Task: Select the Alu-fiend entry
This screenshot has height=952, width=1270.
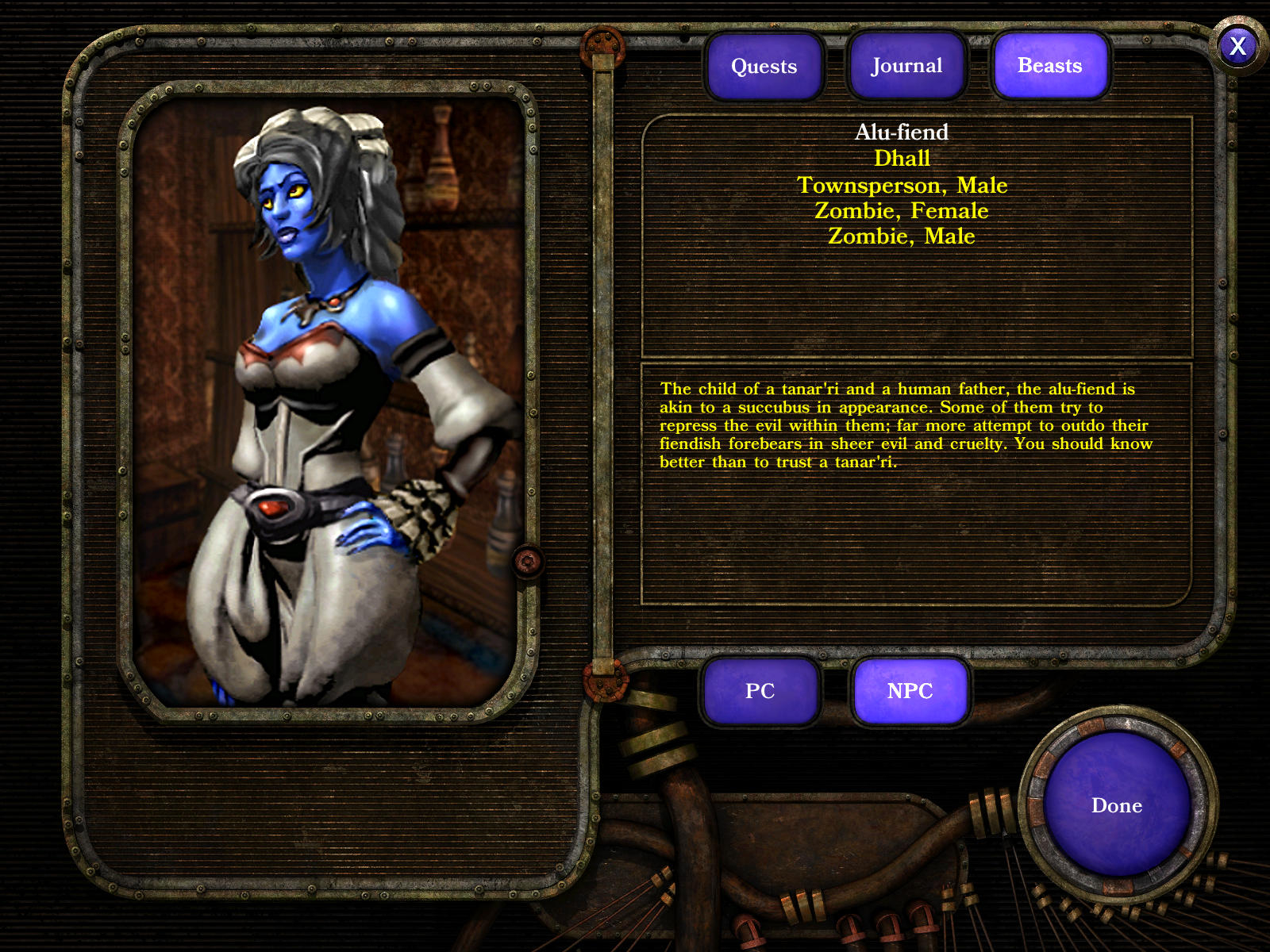Action: (901, 132)
